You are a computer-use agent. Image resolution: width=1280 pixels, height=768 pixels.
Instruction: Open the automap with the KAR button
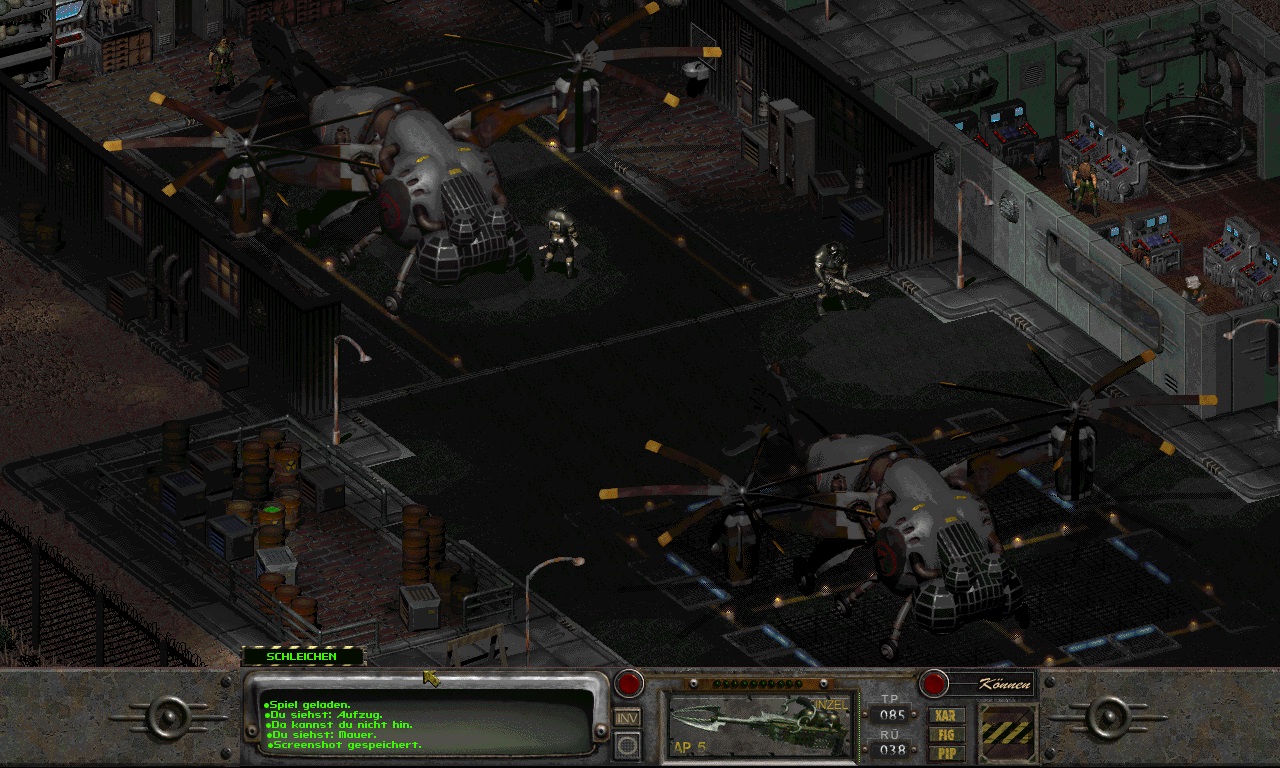pos(946,715)
